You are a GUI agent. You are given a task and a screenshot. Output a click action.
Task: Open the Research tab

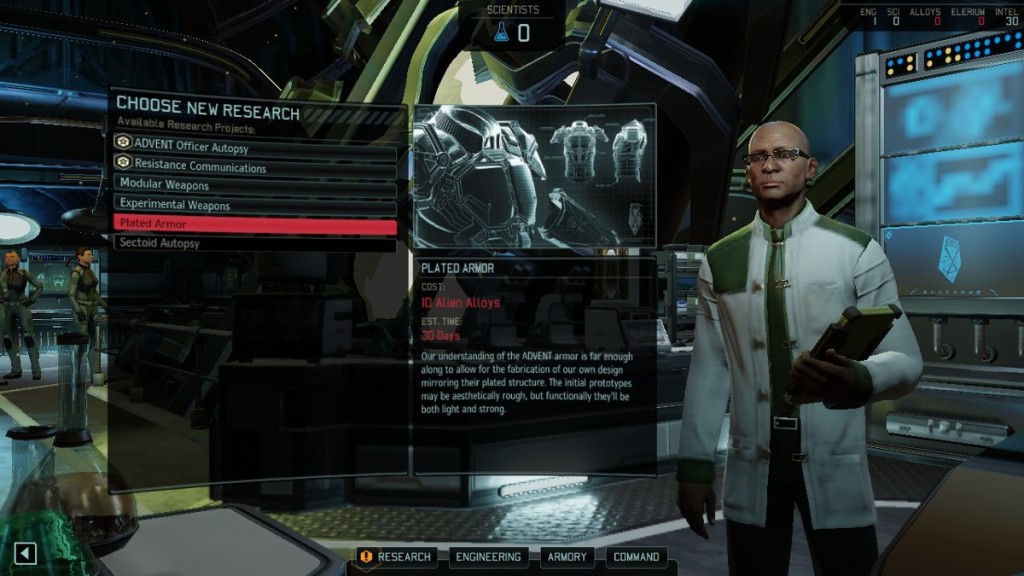coord(396,557)
